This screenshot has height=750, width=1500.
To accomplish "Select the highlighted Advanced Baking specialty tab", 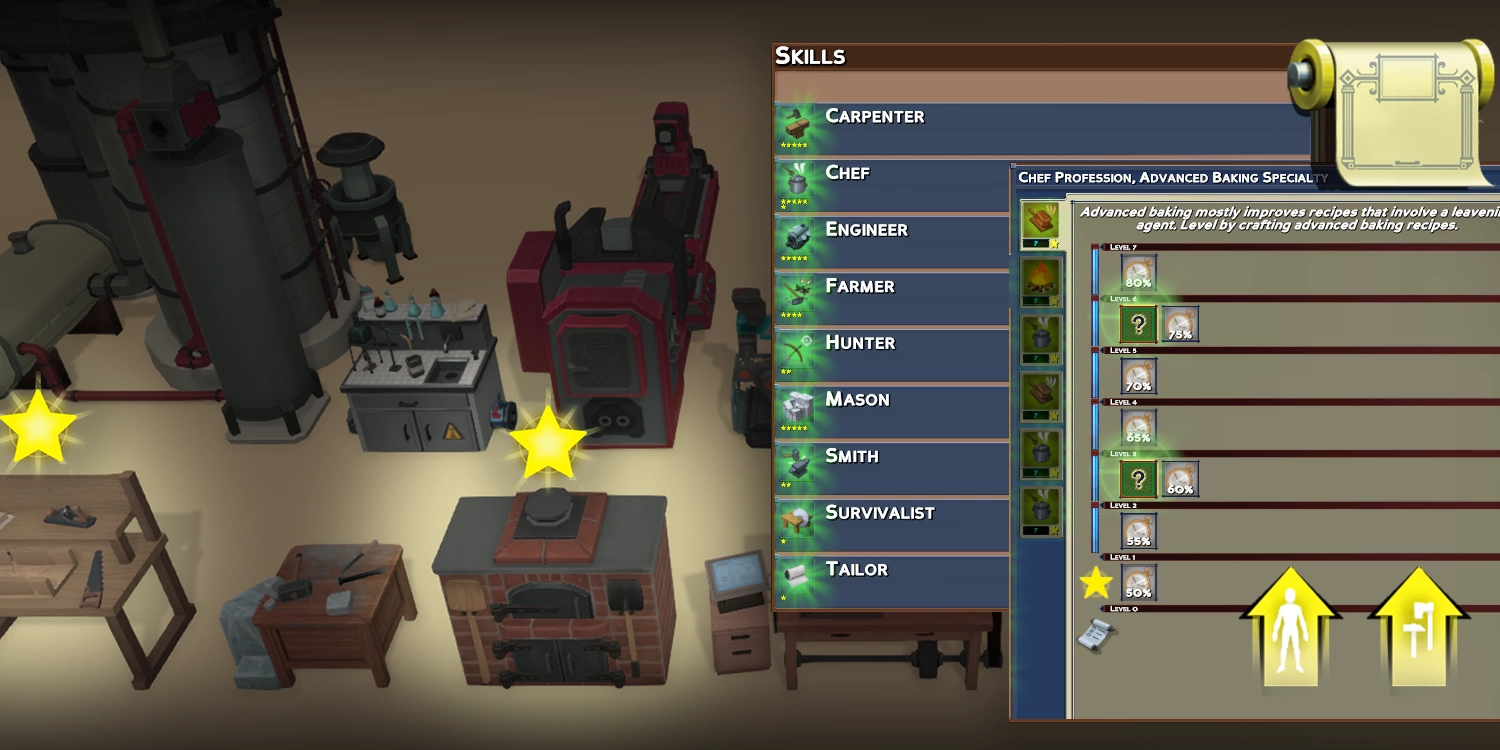I will pyautogui.click(x=1040, y=225).
